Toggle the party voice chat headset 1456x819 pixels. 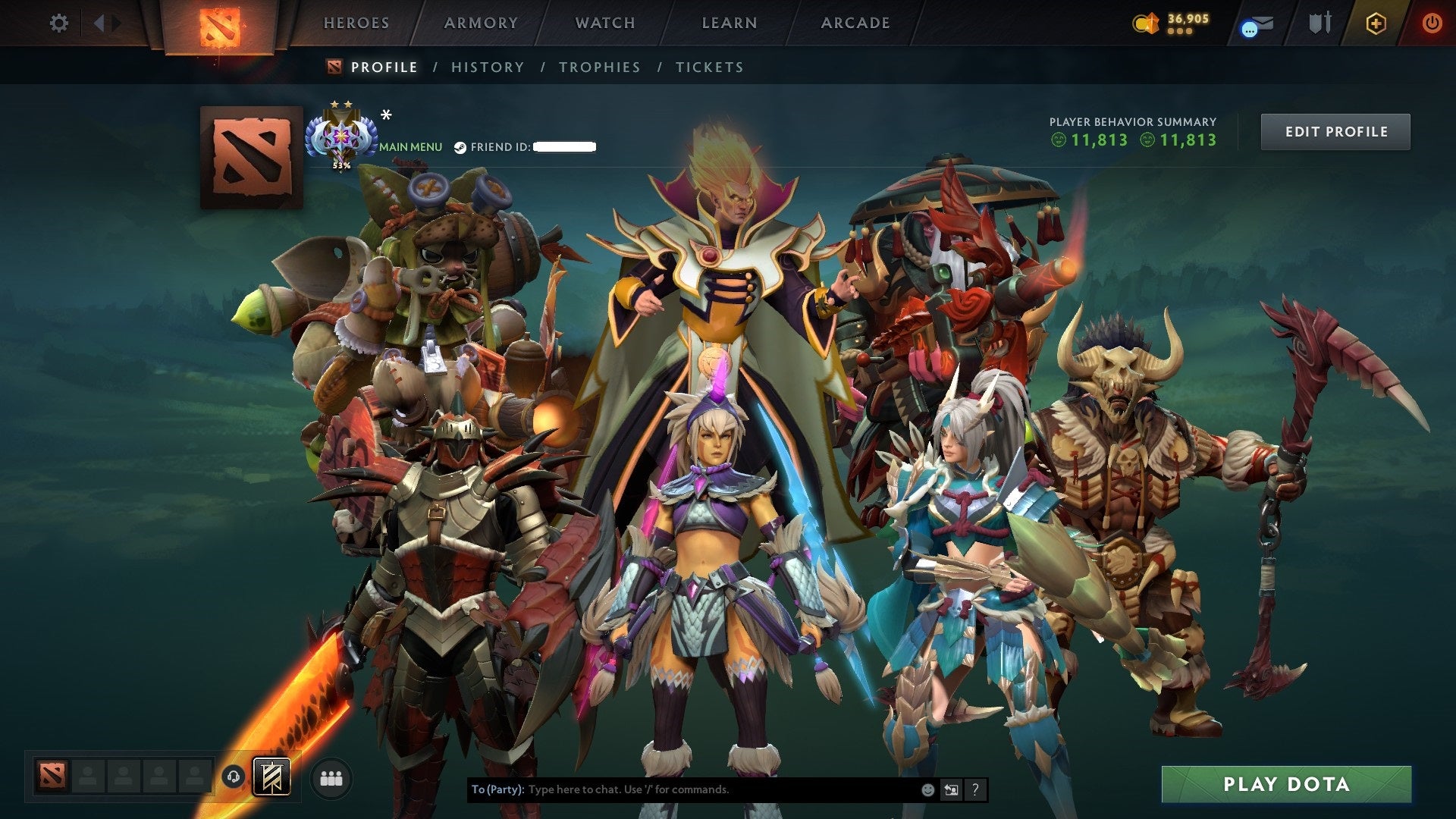pos(234,777)
